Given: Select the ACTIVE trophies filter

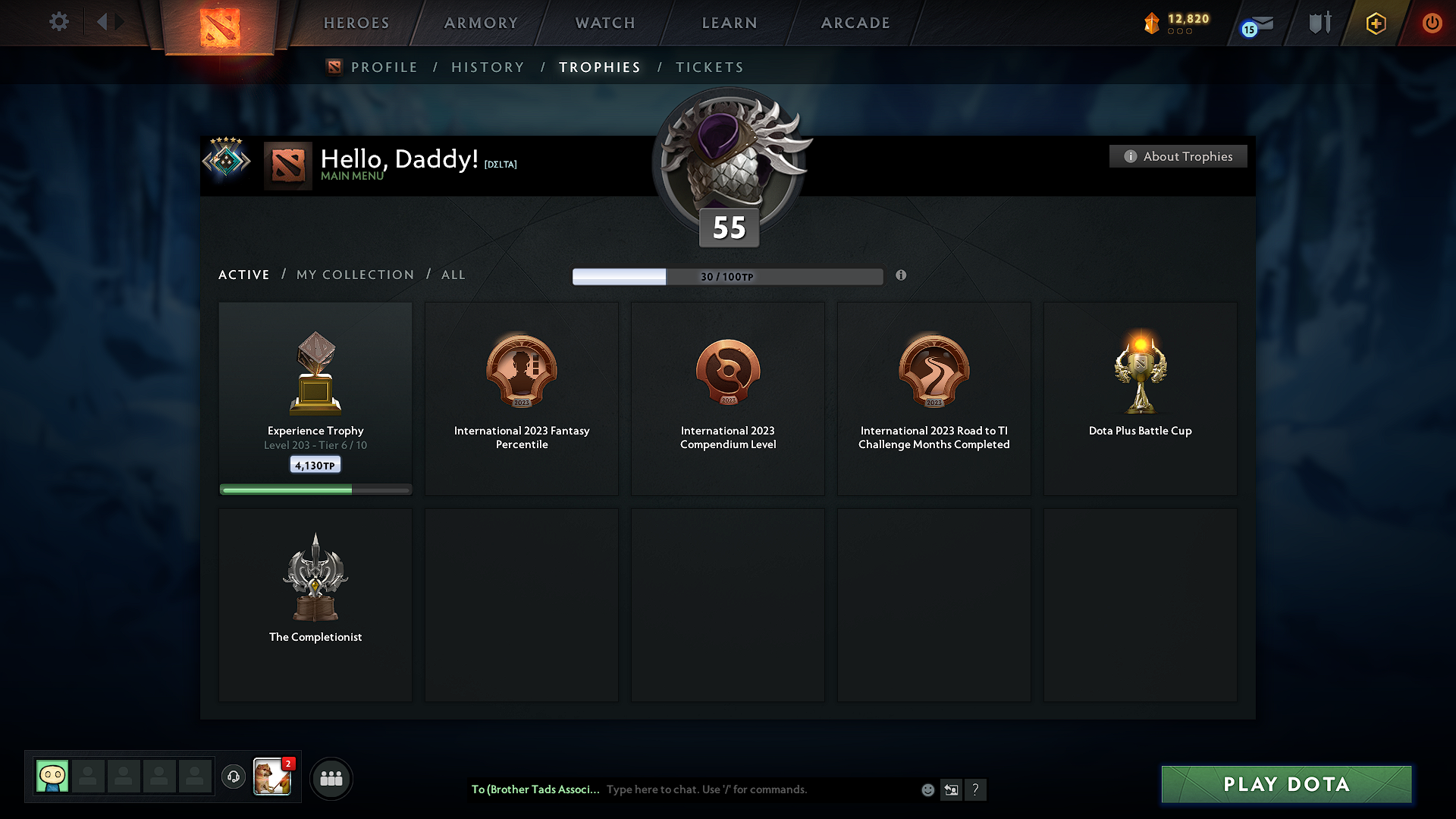Looking at the screenshot, I should tap(243, 275).
